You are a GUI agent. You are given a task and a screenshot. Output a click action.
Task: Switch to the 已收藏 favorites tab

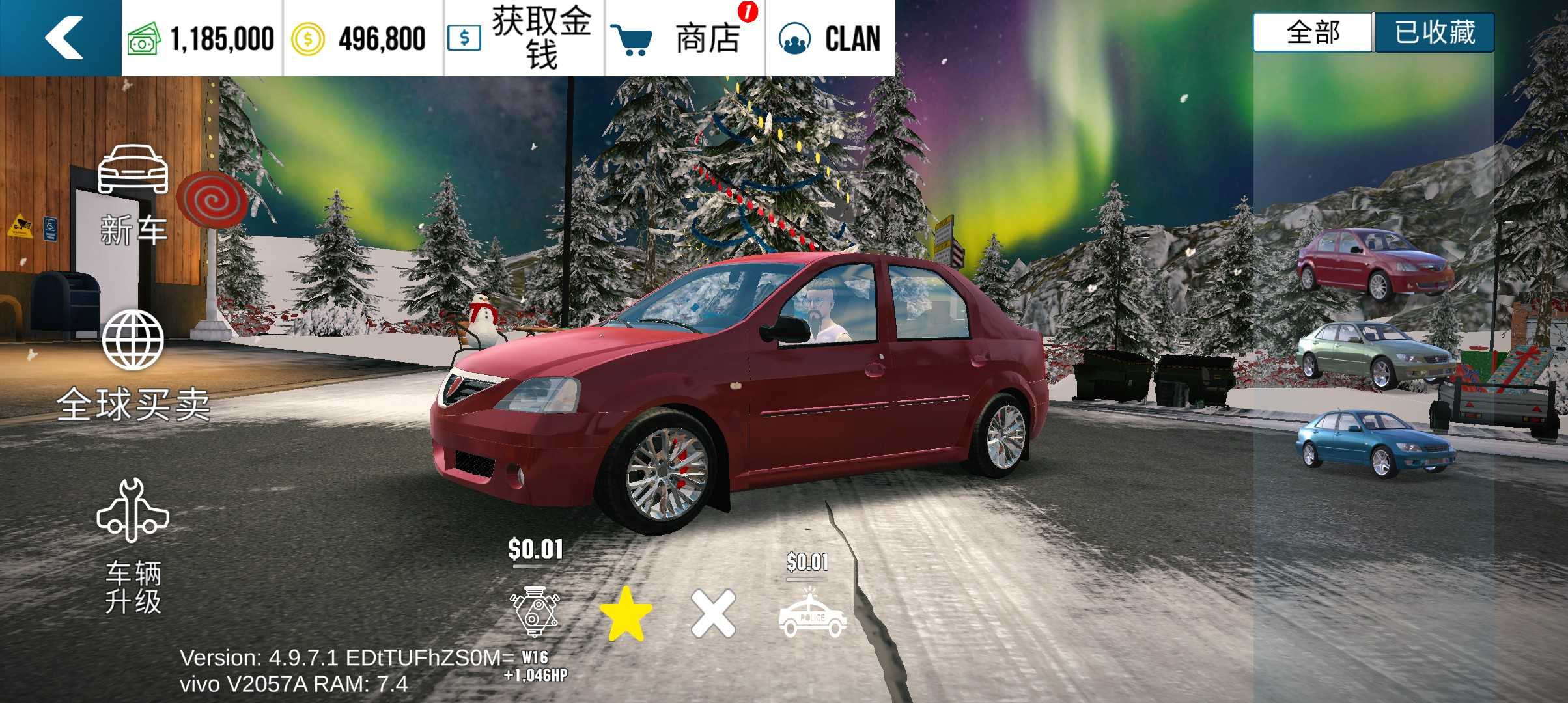[1434, 33]
